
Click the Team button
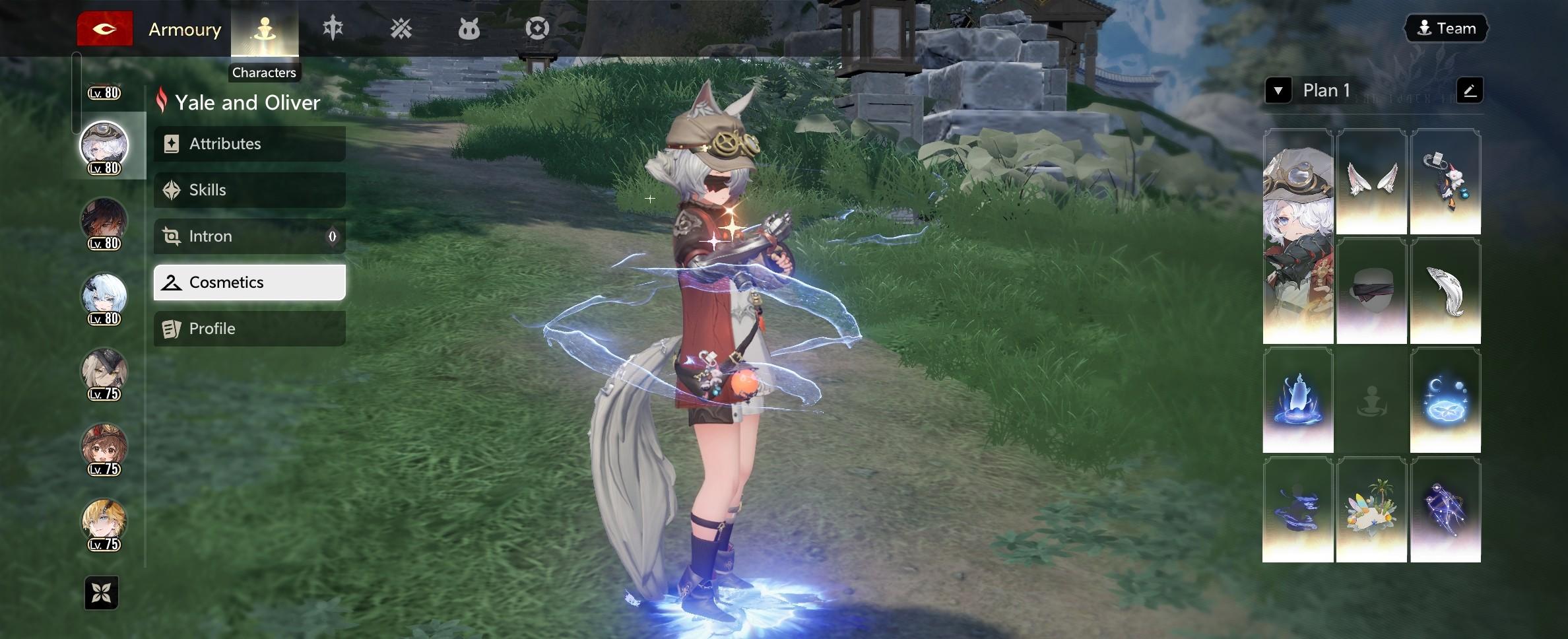tap(1446, 28)
